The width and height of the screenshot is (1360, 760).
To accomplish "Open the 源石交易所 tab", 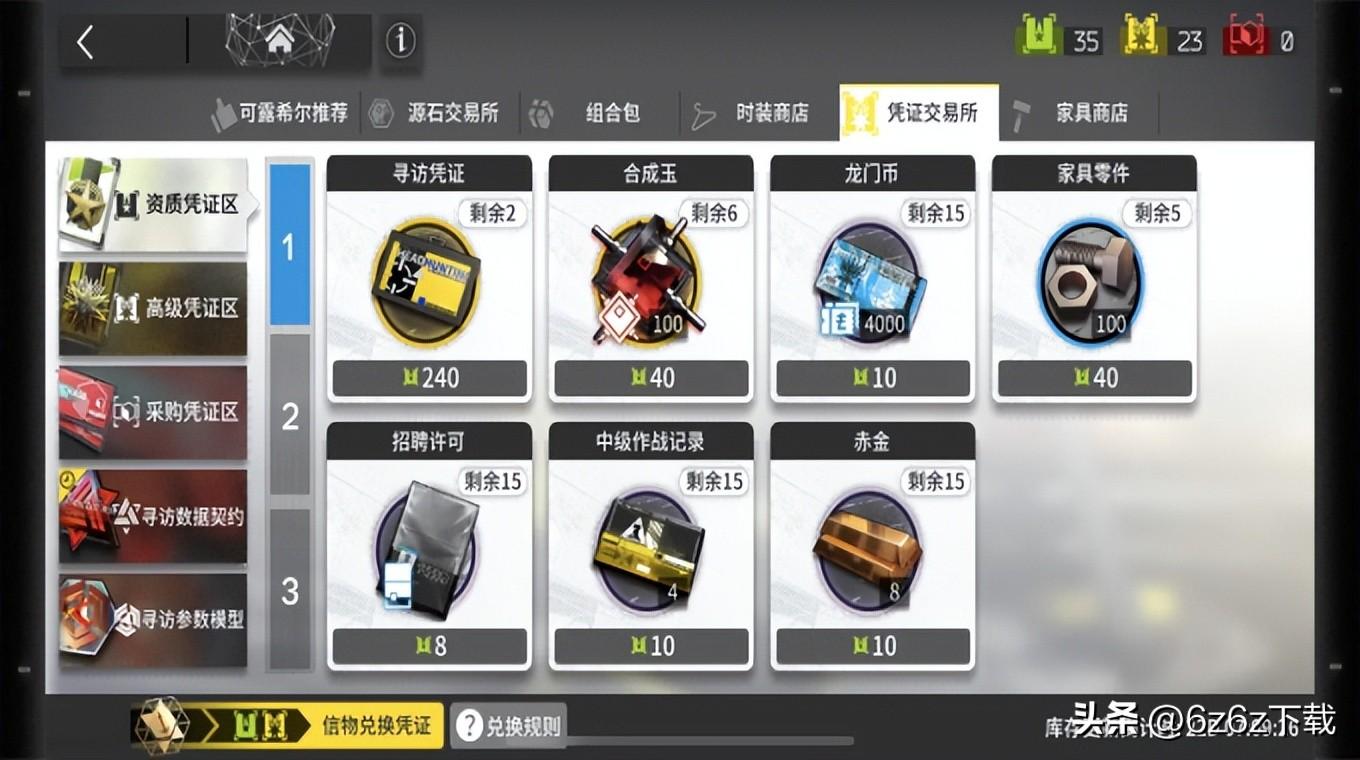I will click(x=439, y=113).
